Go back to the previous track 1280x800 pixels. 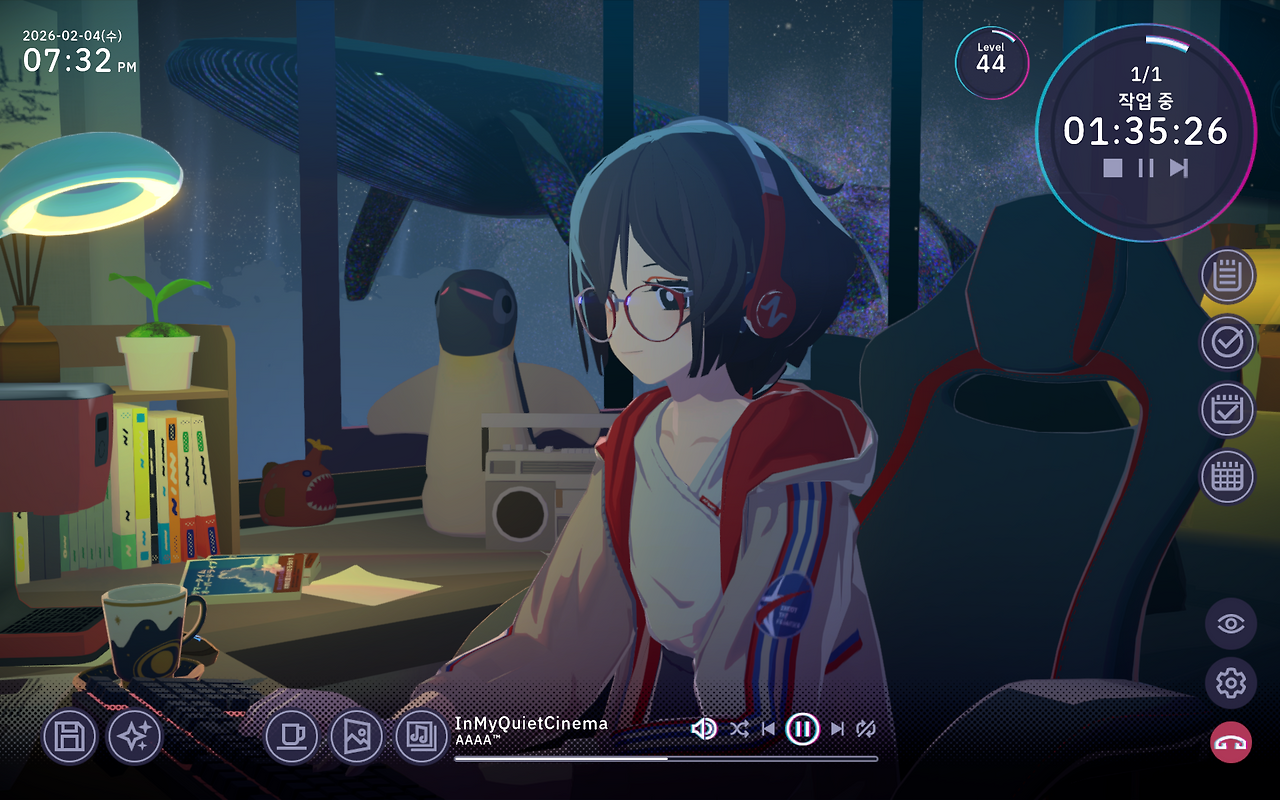[768, 729]
